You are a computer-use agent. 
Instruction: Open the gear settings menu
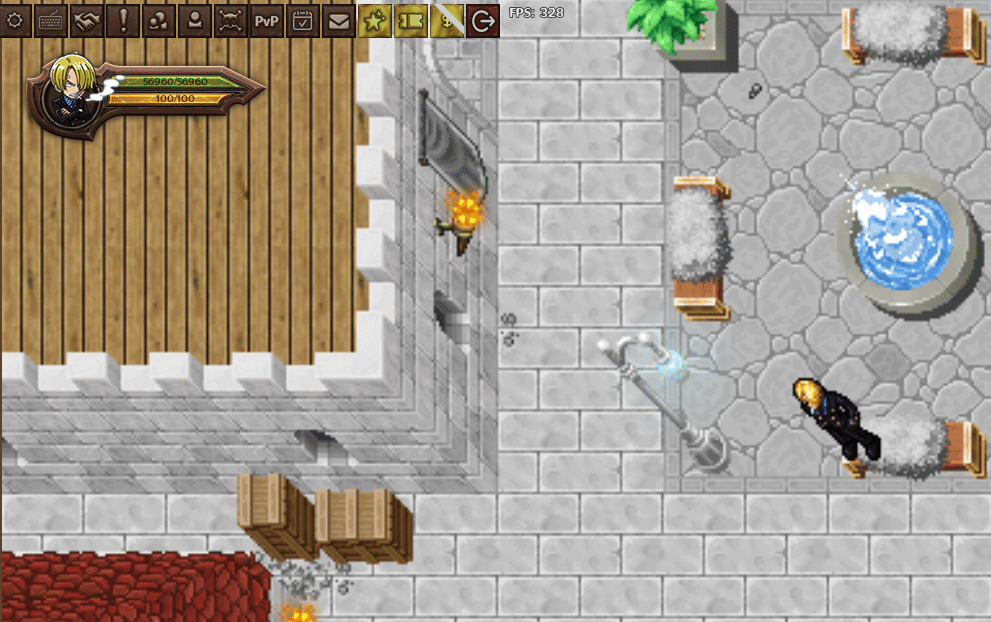[15, 20]
